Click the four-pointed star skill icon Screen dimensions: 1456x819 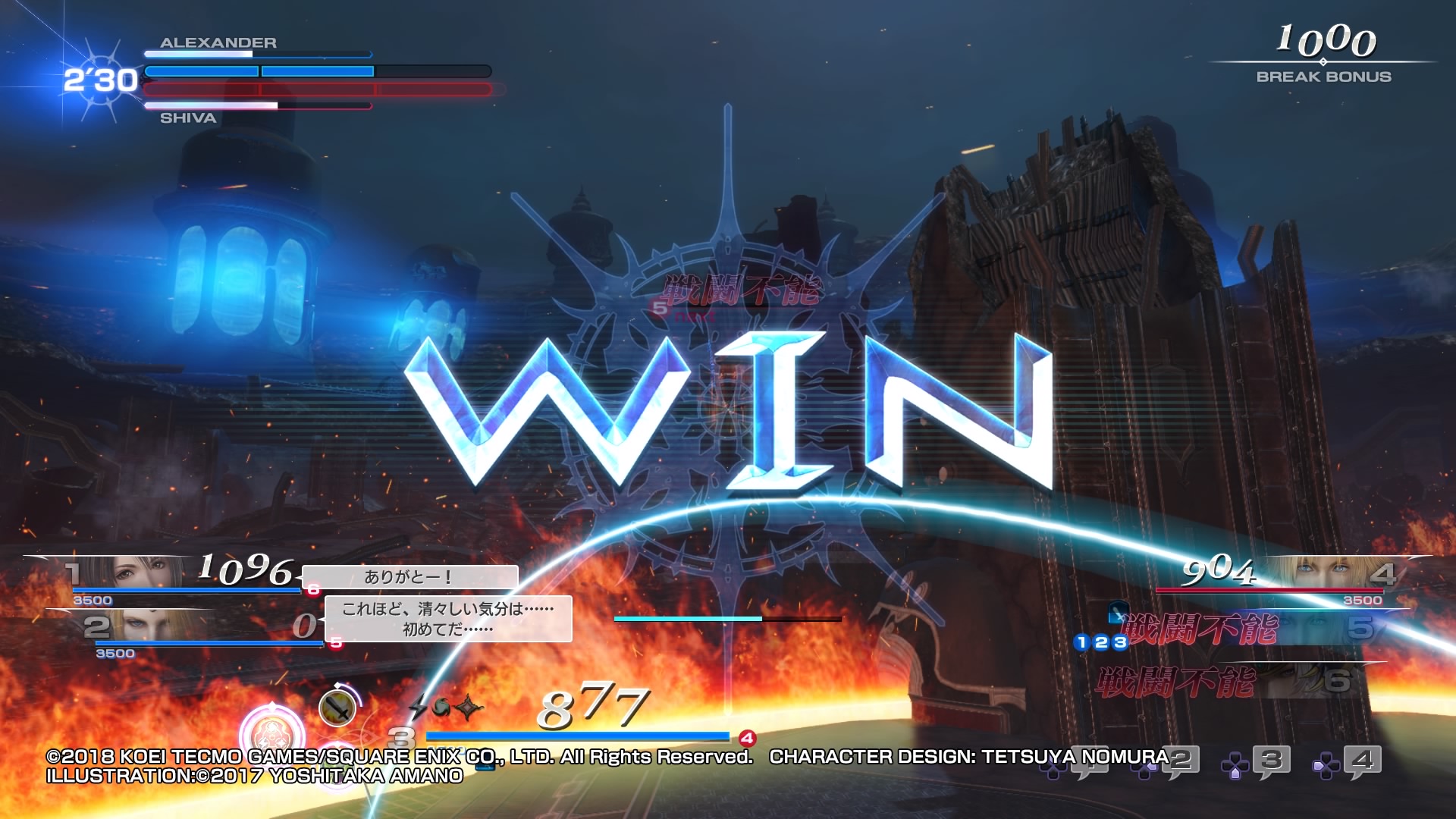pyautogui.click(x=469, y=707)
